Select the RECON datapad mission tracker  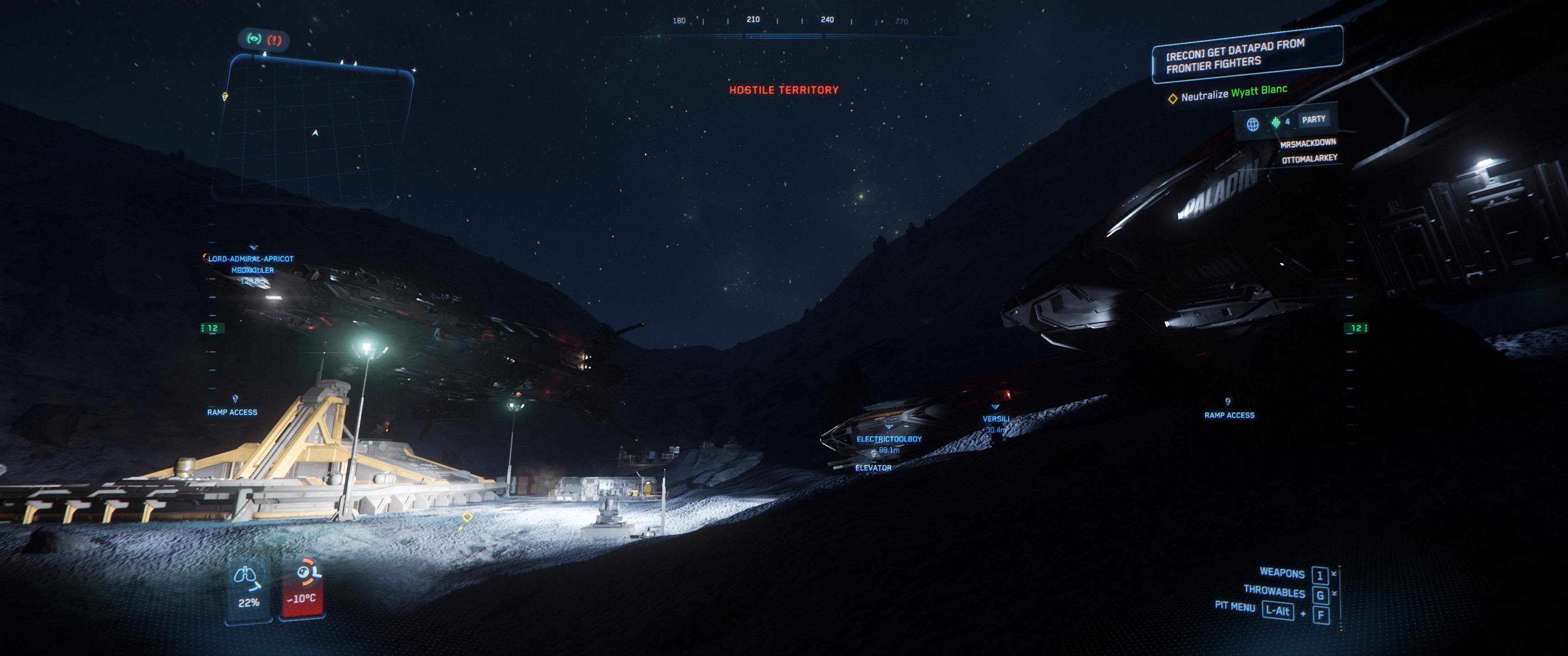(1247, 55)
